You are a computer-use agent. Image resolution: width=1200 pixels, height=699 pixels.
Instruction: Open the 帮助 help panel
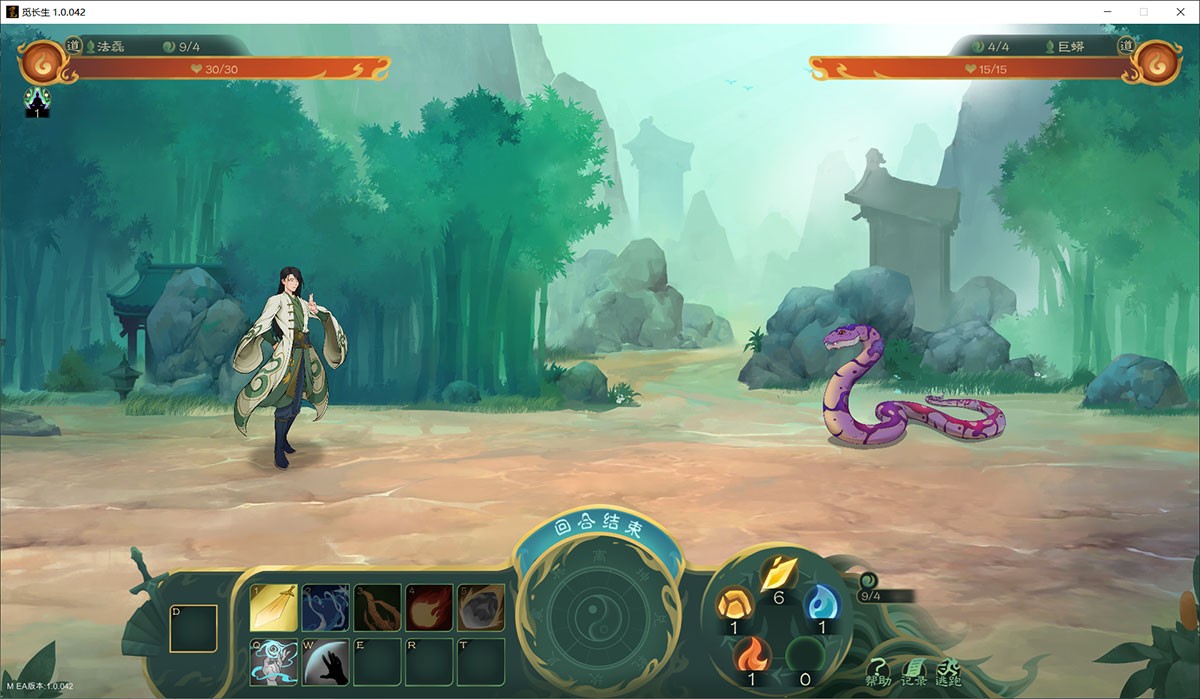point(877,673)
